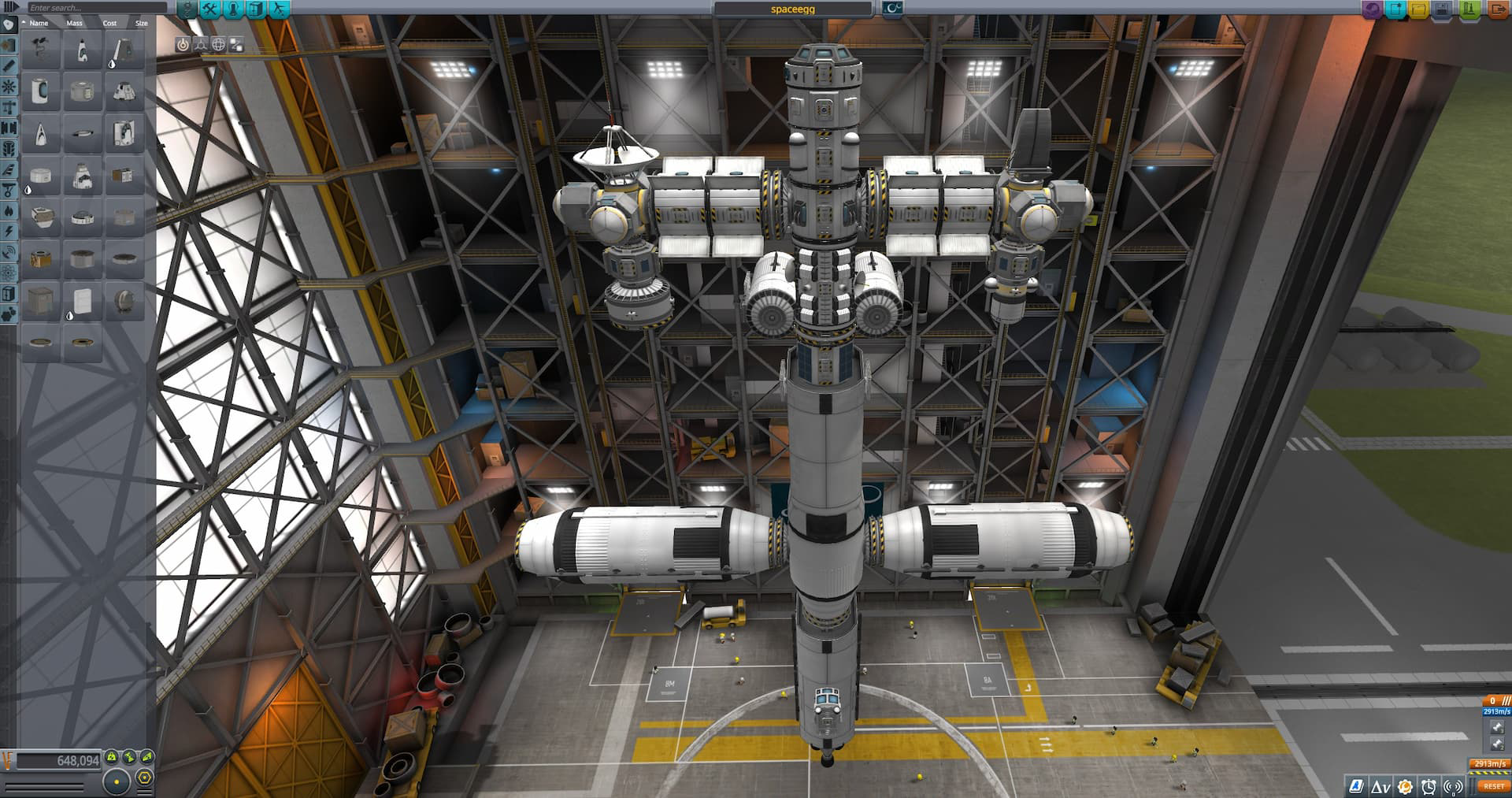Launch the craft with the green button
1512x798 pixels.
click(x=1470, y=9)
